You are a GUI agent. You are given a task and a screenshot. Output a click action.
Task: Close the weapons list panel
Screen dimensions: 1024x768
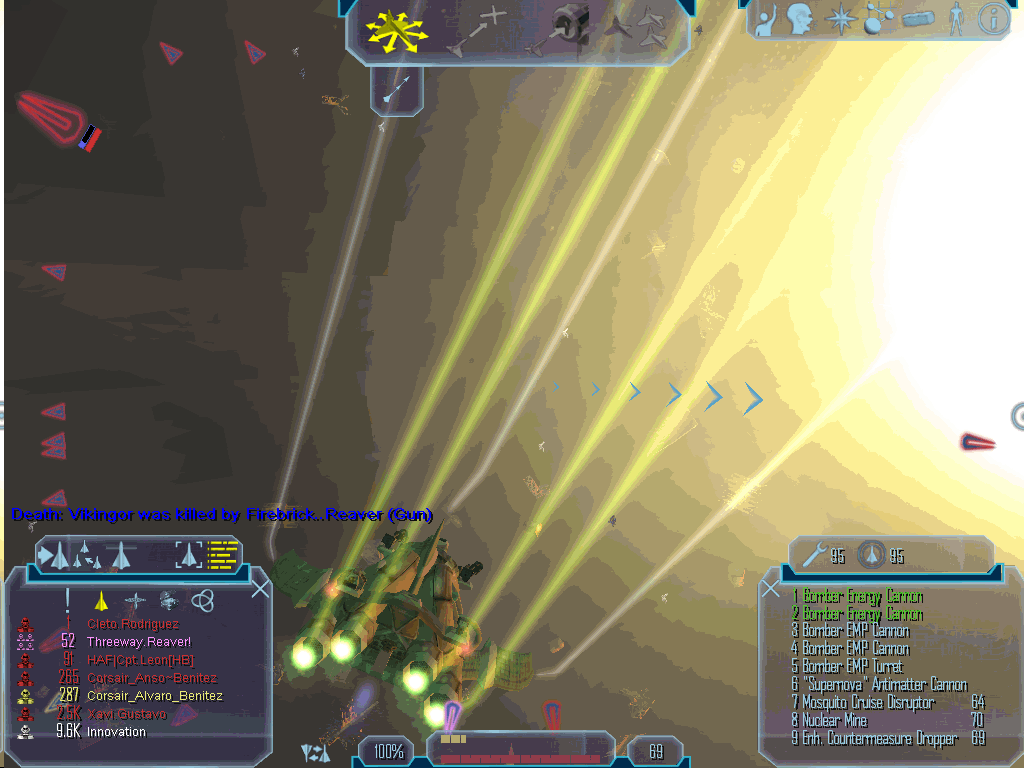(x=771, y=589)
